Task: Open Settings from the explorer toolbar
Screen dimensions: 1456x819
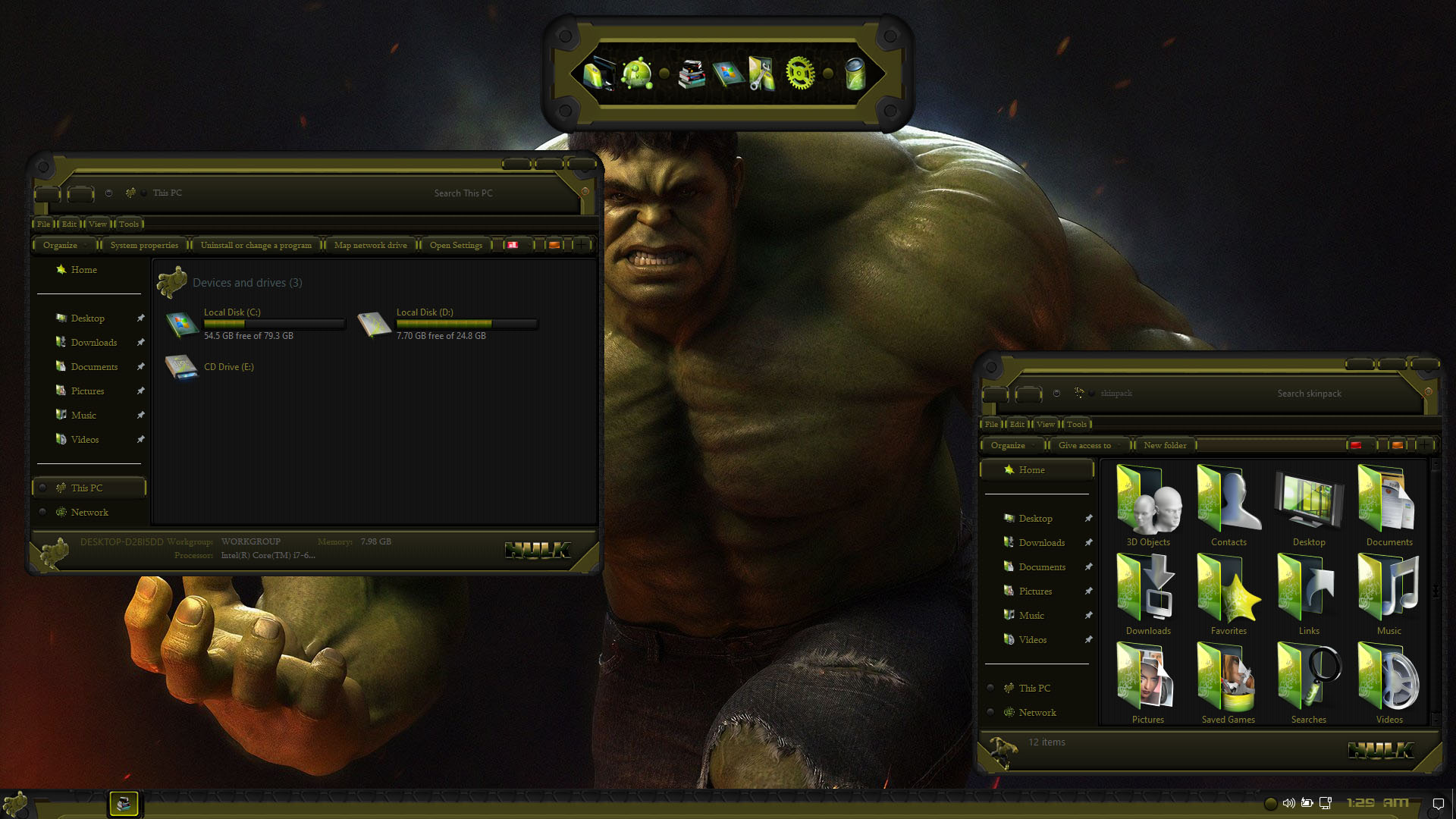Action: click(456, 245)
